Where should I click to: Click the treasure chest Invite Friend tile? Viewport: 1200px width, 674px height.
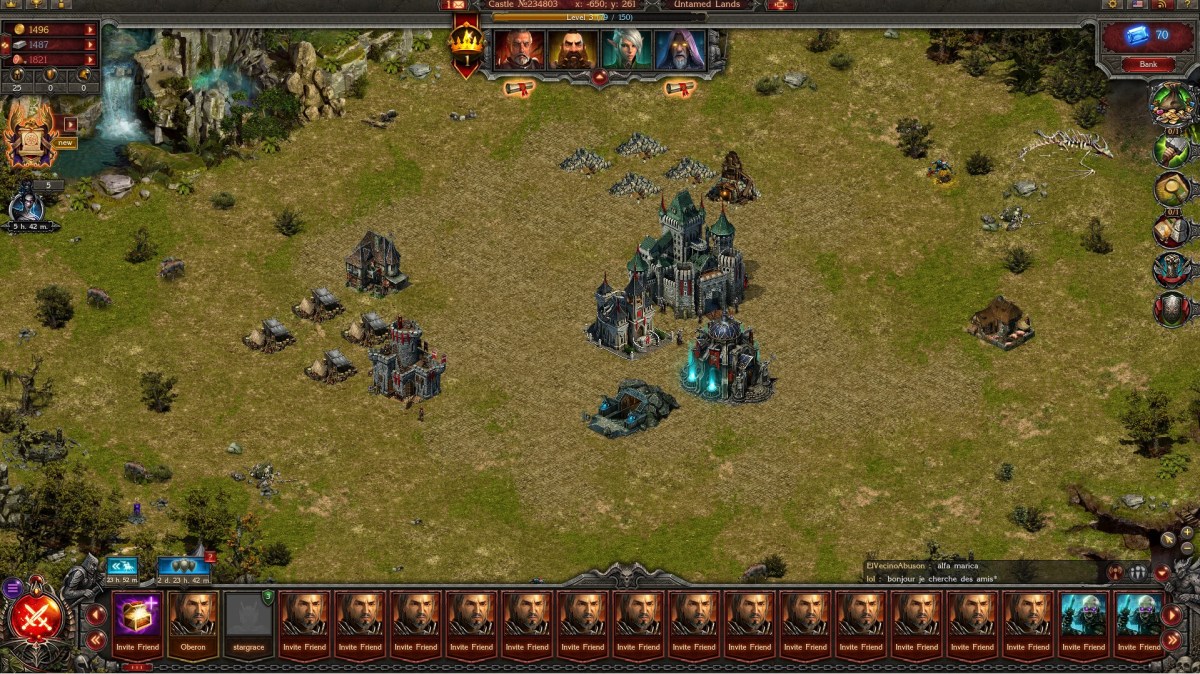[137, 620]
